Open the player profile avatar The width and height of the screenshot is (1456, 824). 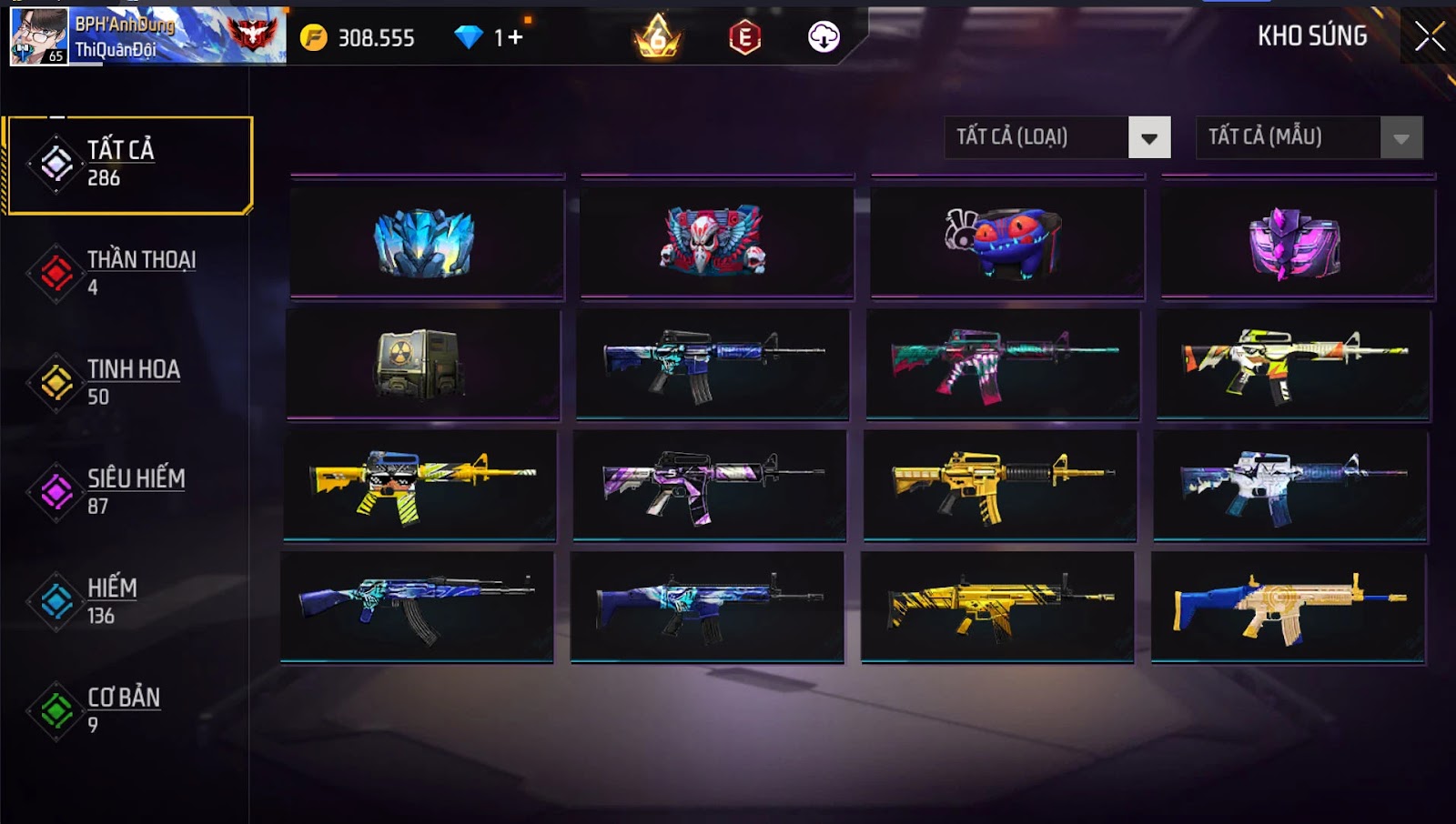39,36
